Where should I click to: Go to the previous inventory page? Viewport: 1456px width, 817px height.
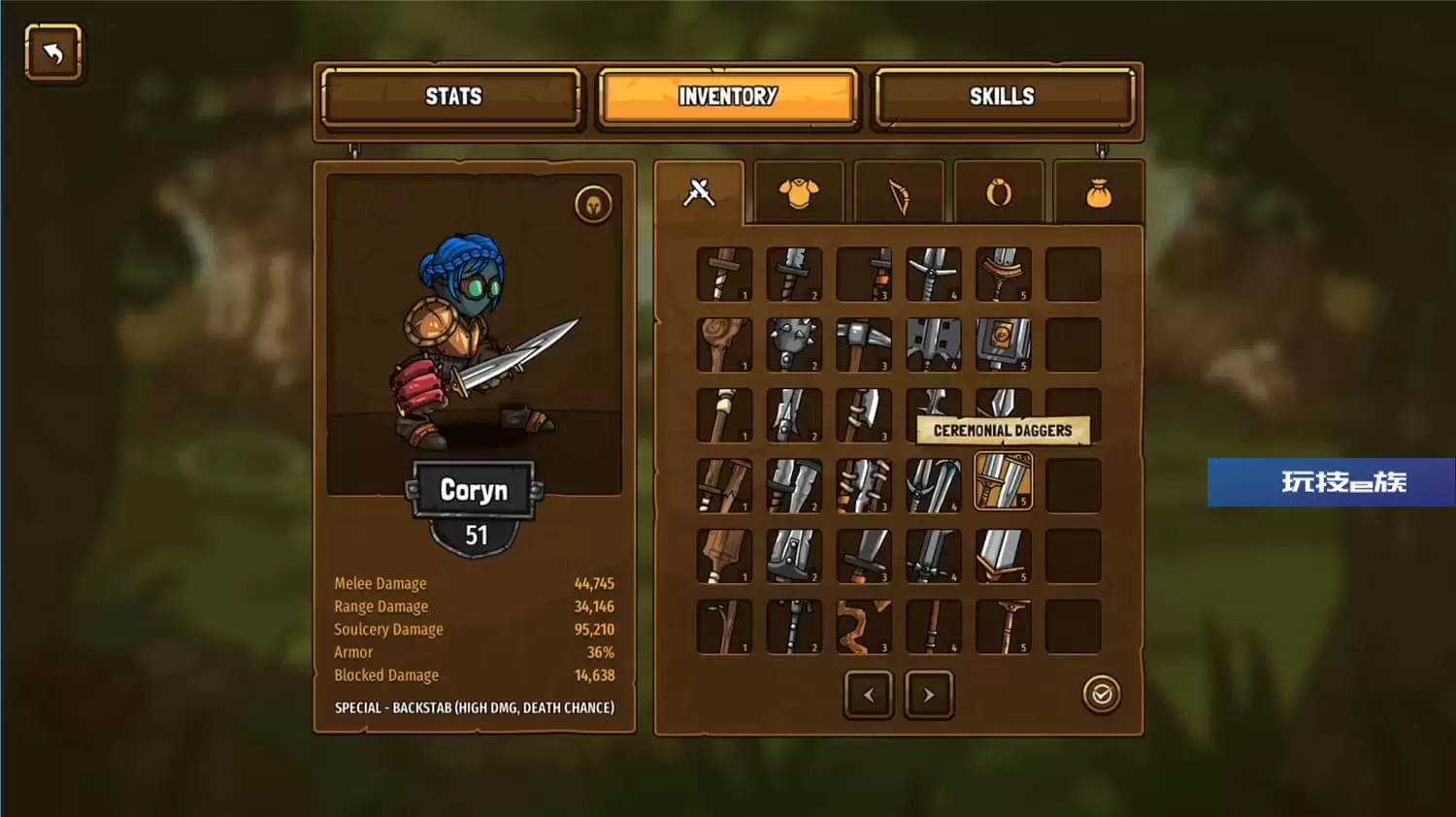(869, 695)
